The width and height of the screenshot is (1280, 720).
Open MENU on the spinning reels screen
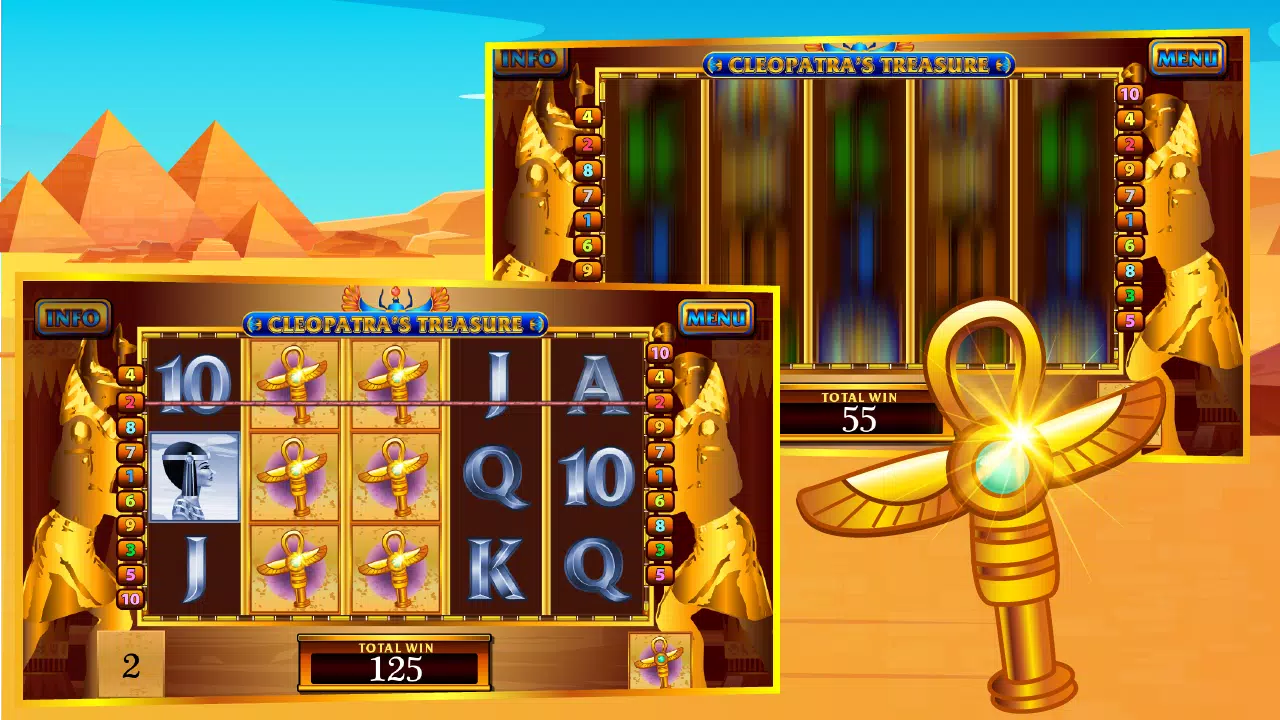1187,58
